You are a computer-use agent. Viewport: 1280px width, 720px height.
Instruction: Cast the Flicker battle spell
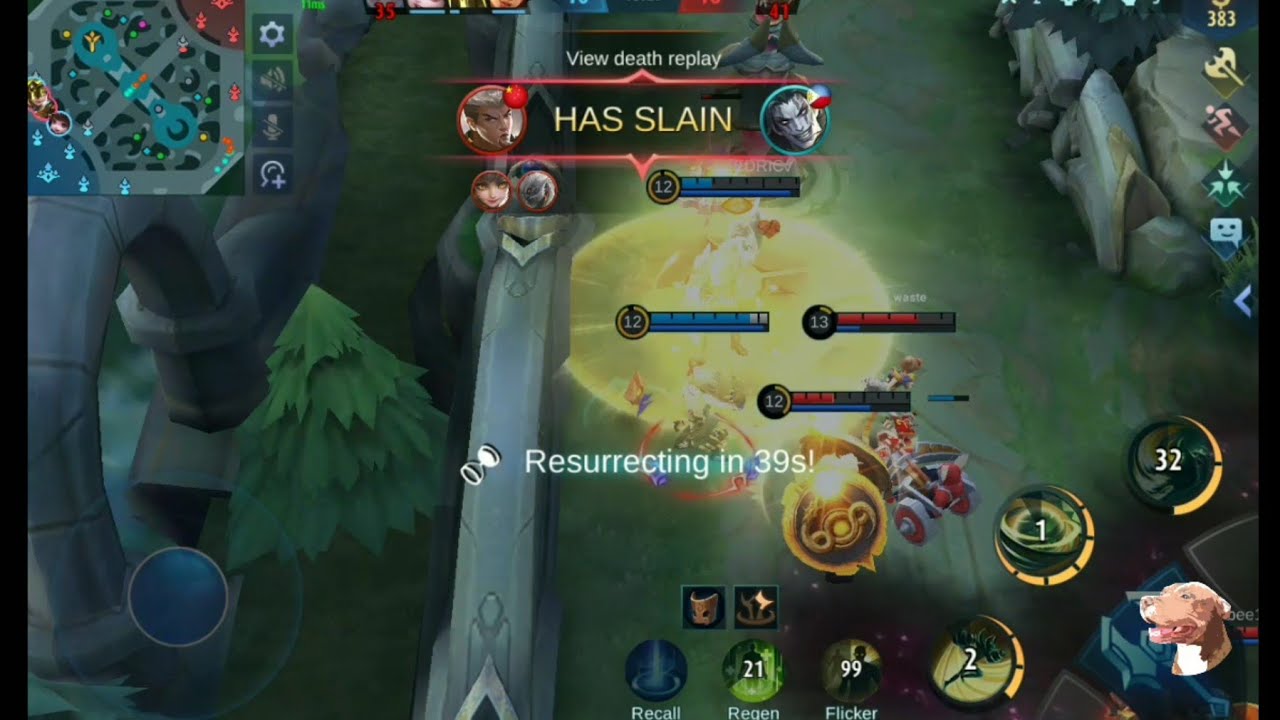(850, 672)
